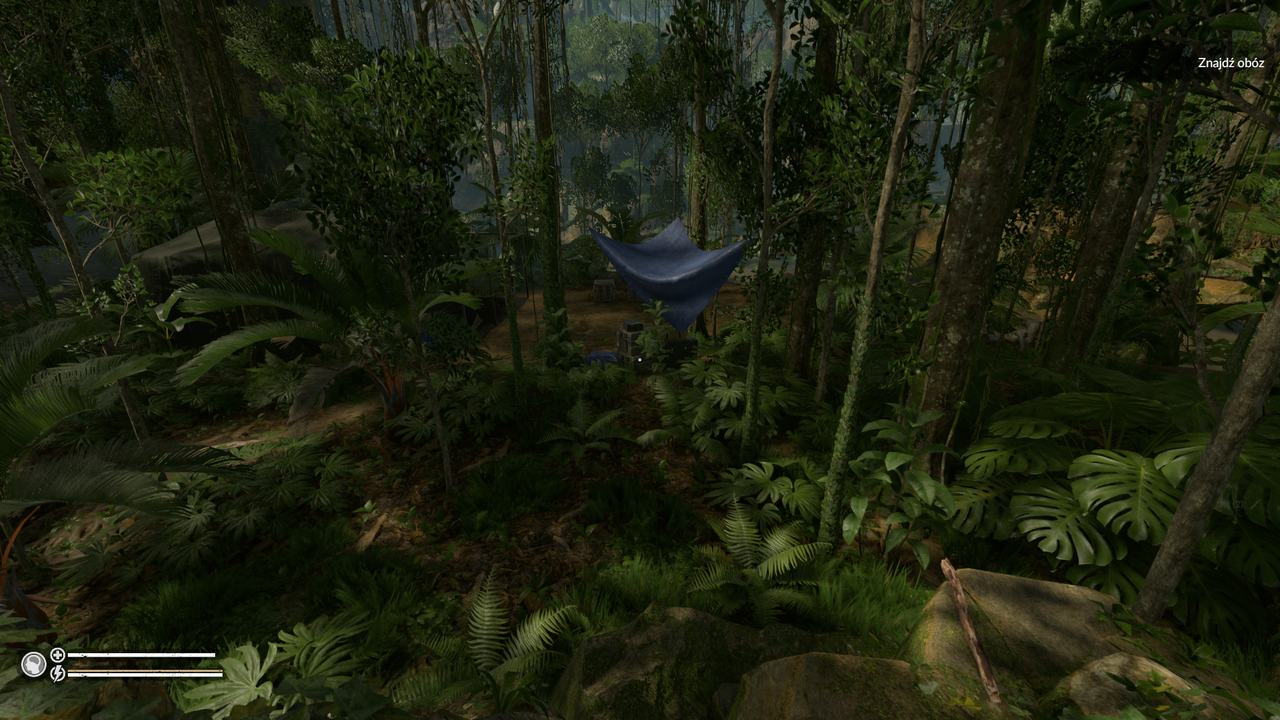This screenshot has width=1280, height=720.
Task: Click the energy lightning bolt icon
Action: (57, 674)
